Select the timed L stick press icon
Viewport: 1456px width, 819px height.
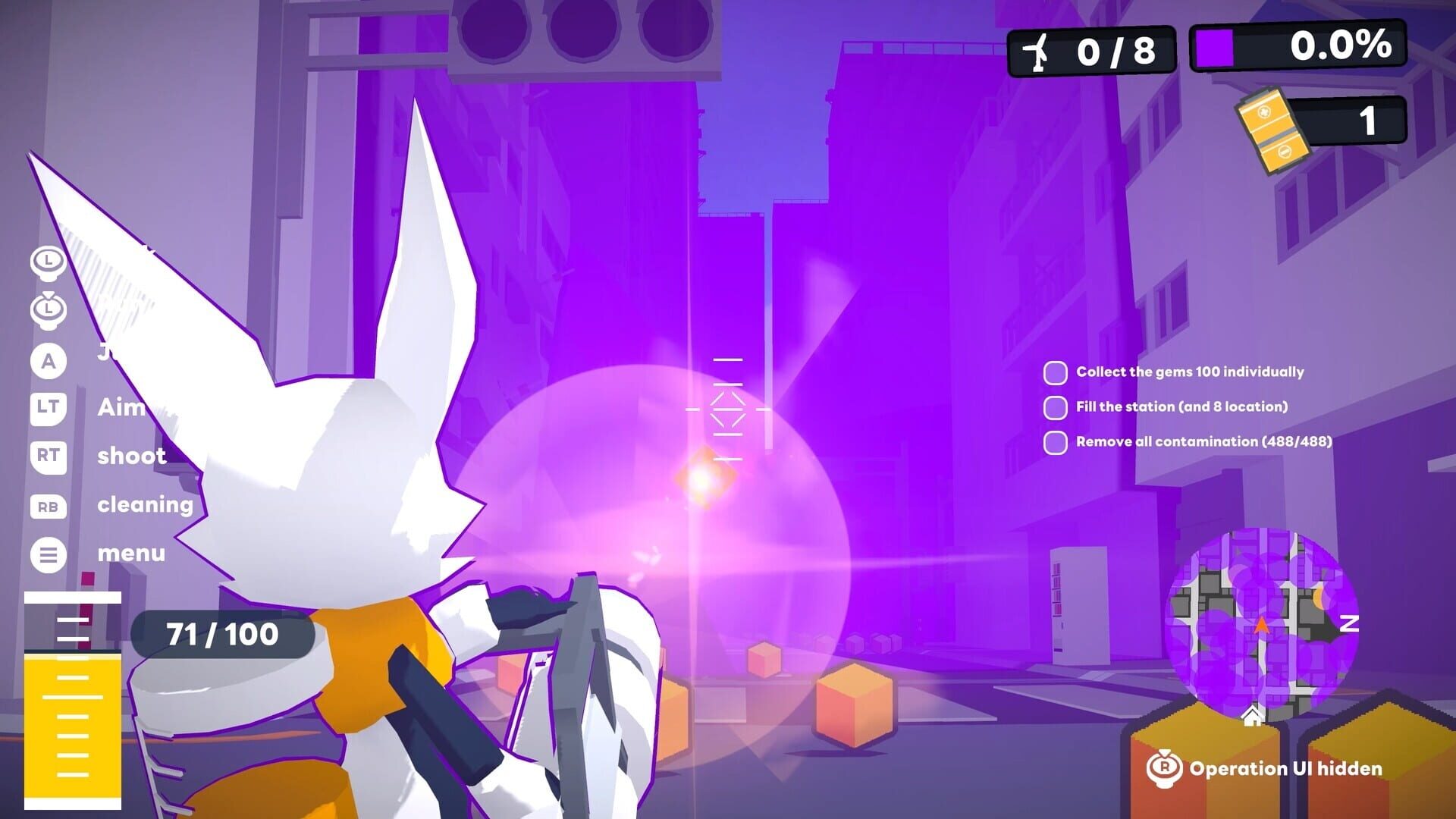pyautogui.click(x=49, y=311)
